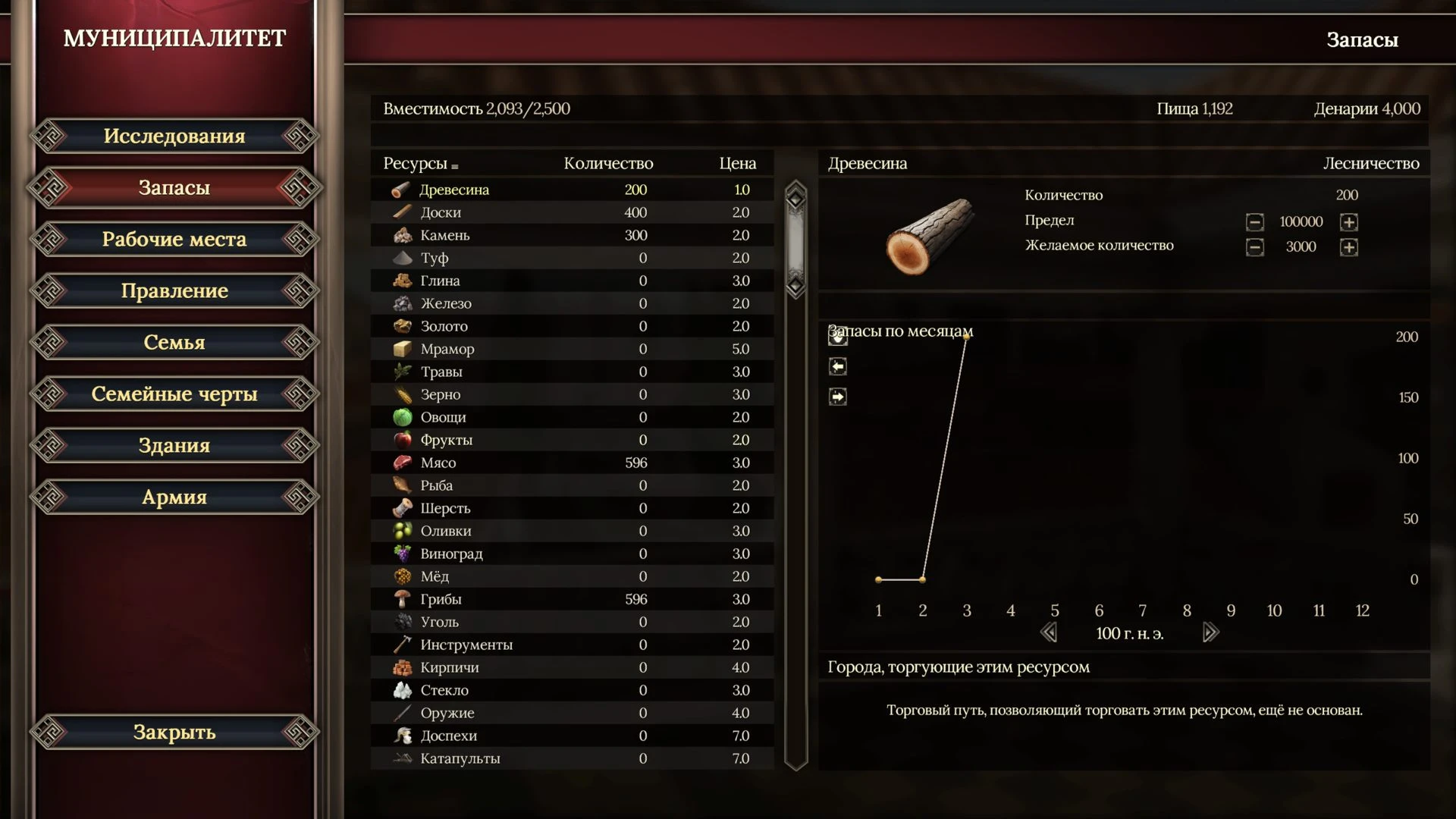Decrease the Предел limit with minus
The image size is (1456, 819).
click(x=1255, y=222)
